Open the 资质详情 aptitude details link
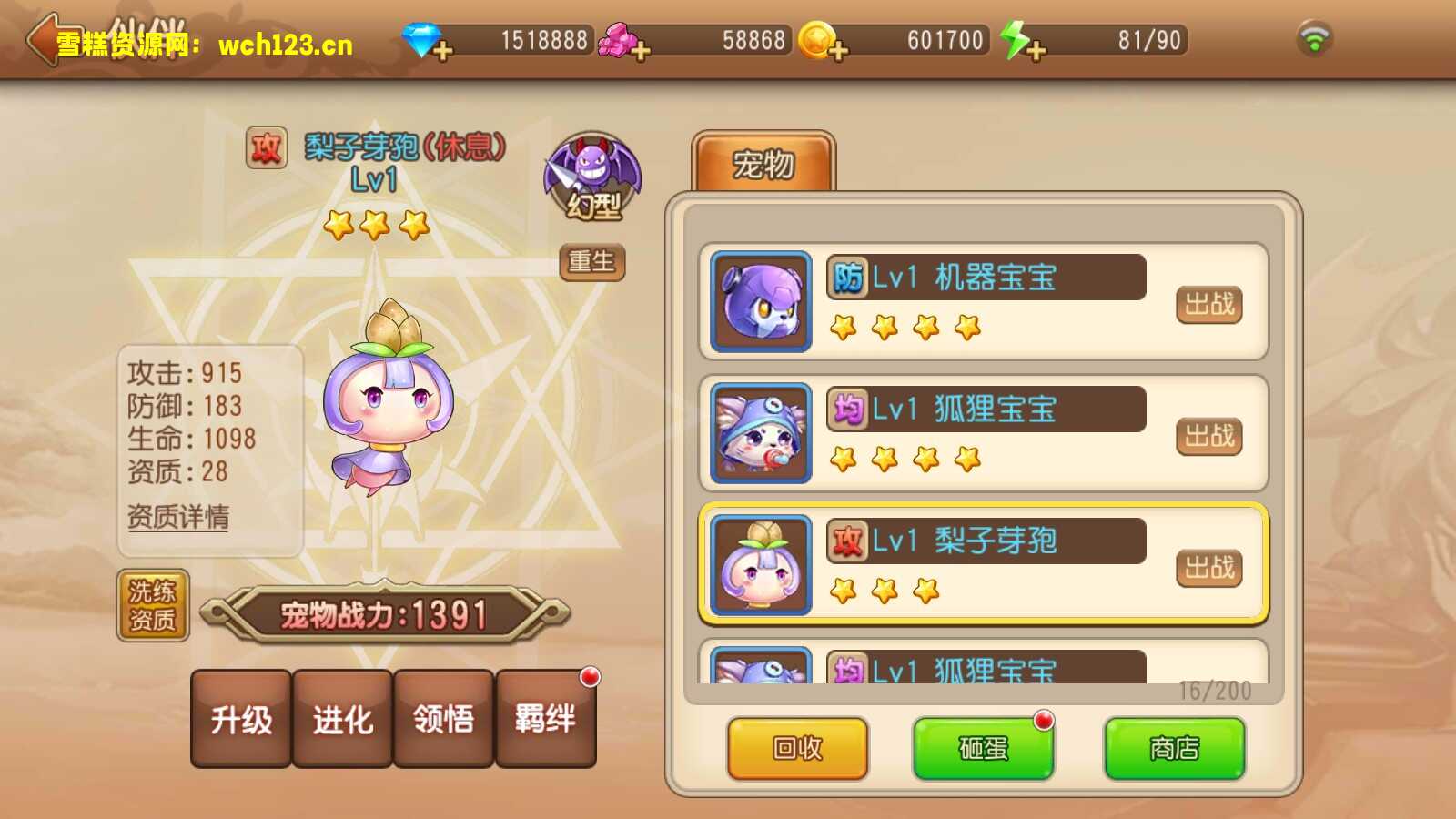This screenshot has height=819, width=1456. [178, 517]
